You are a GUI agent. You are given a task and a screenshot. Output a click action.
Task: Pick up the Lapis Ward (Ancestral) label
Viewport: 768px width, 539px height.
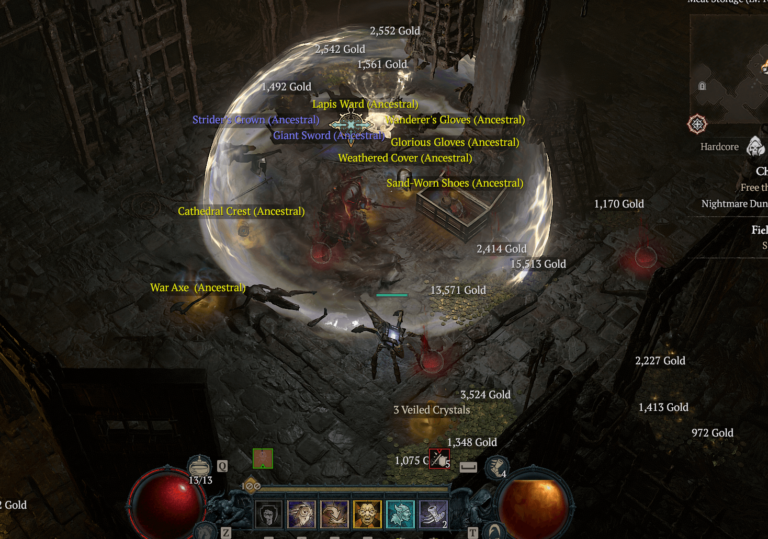point(364,104)
